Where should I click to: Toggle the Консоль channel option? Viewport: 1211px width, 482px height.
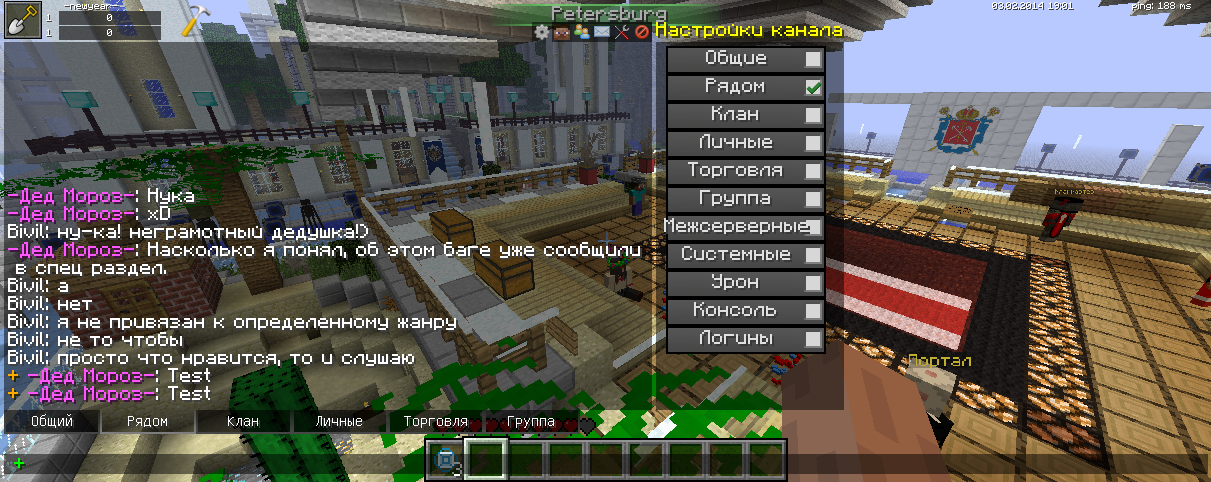pyautogui.click(x=813, y=311)
